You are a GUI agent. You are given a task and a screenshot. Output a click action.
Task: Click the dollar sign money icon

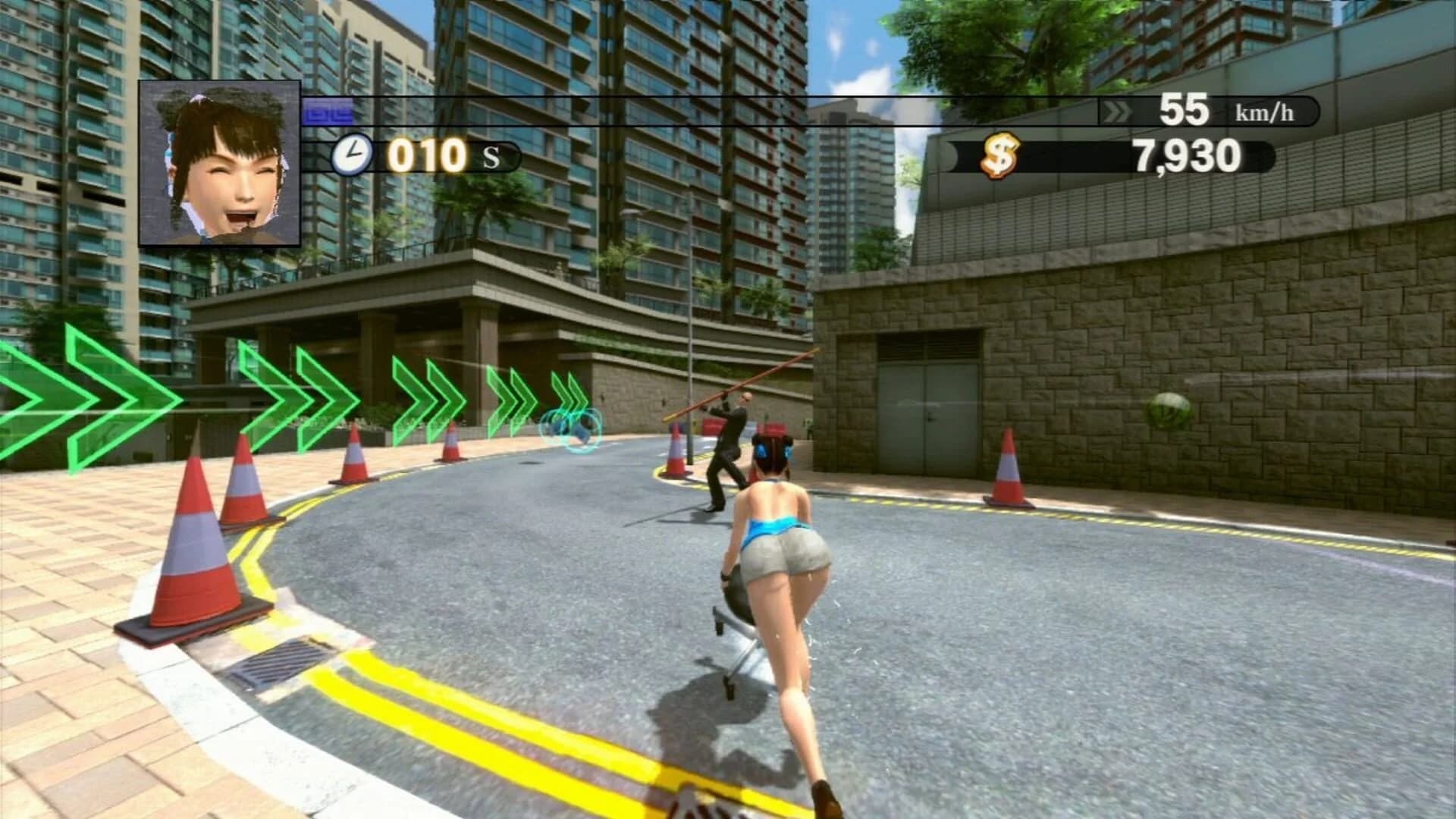[999, 157]
